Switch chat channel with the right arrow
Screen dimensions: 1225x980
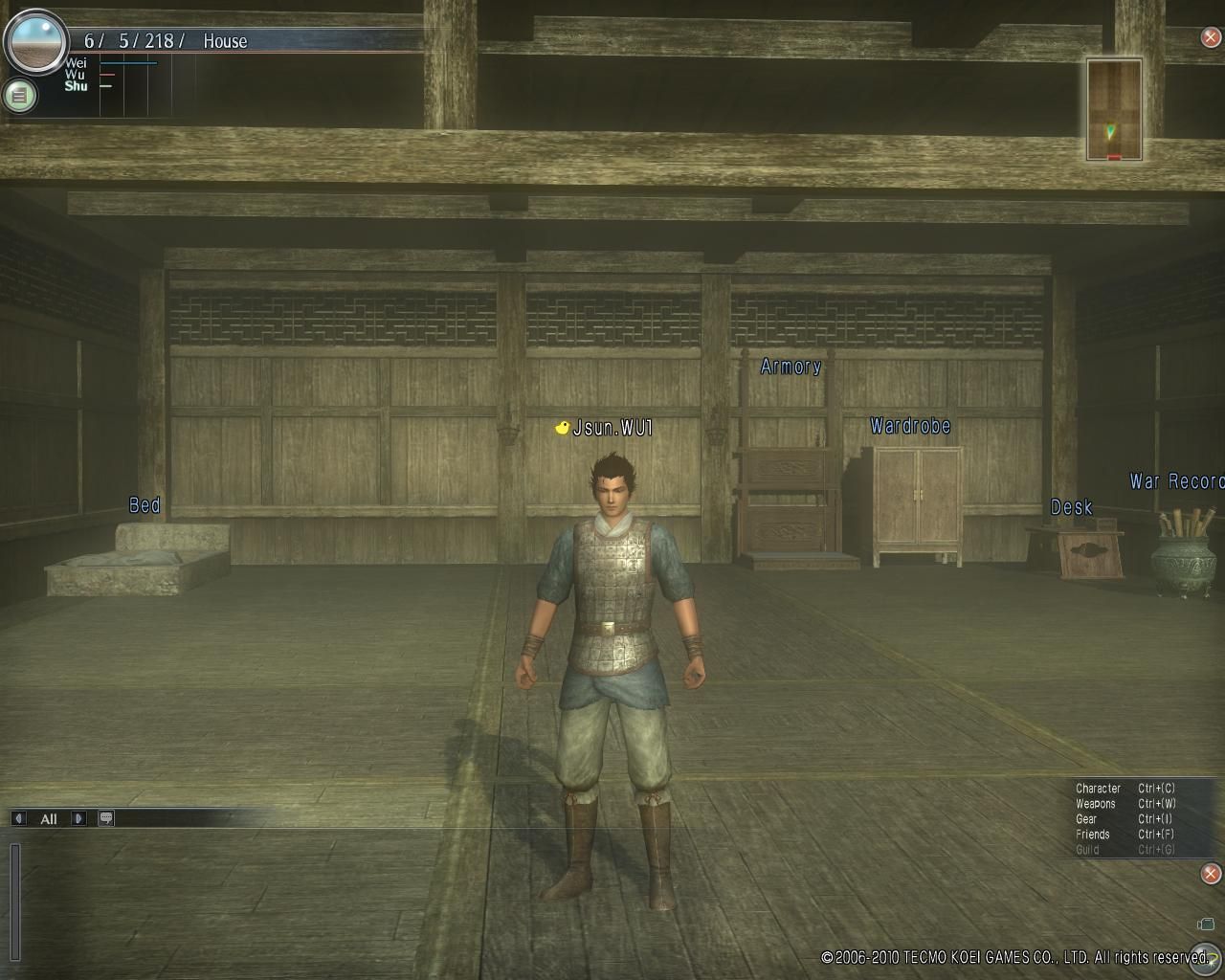pos(79,818)
